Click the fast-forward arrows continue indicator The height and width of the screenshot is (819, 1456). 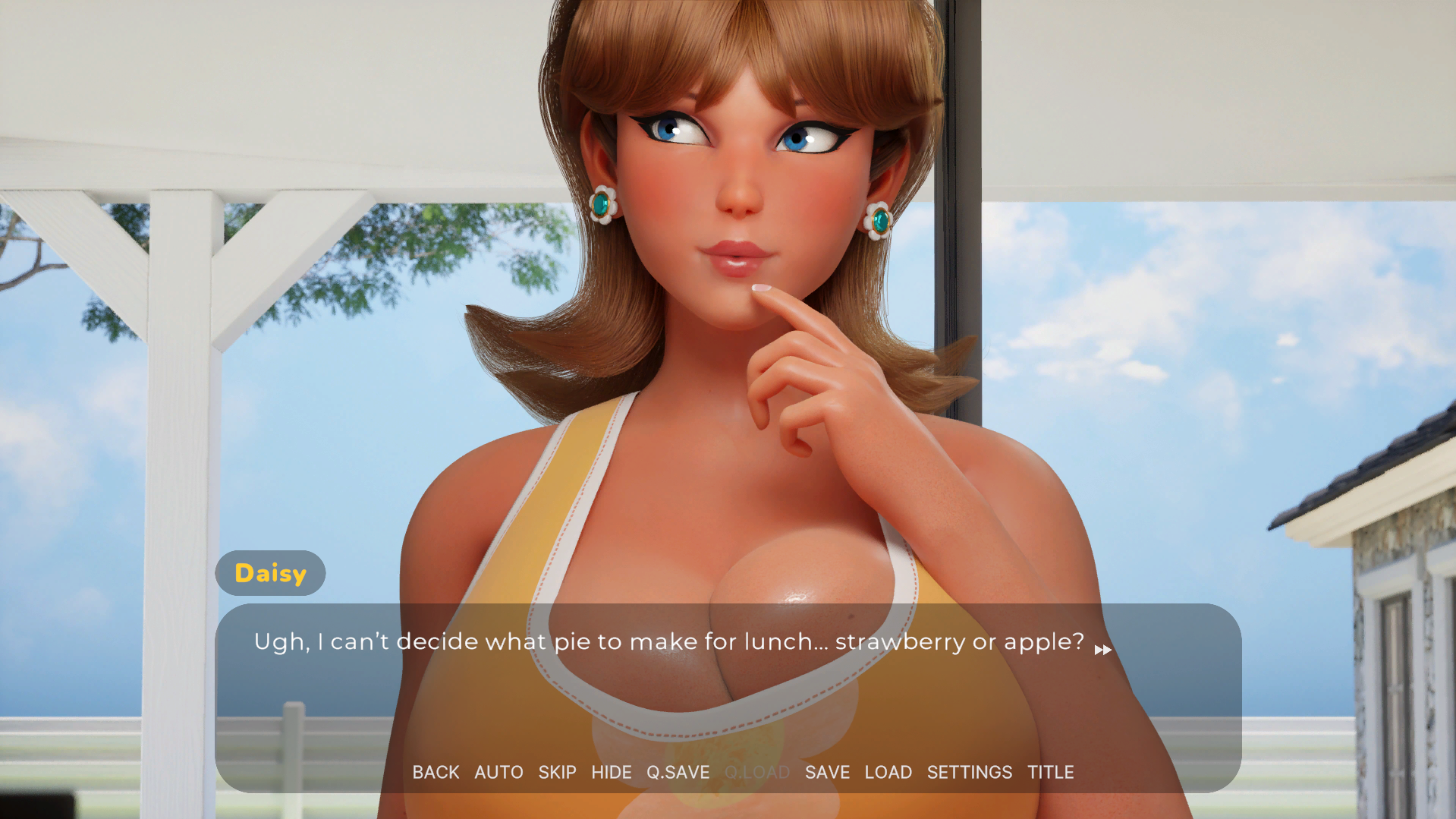[x=1102, y=650]
